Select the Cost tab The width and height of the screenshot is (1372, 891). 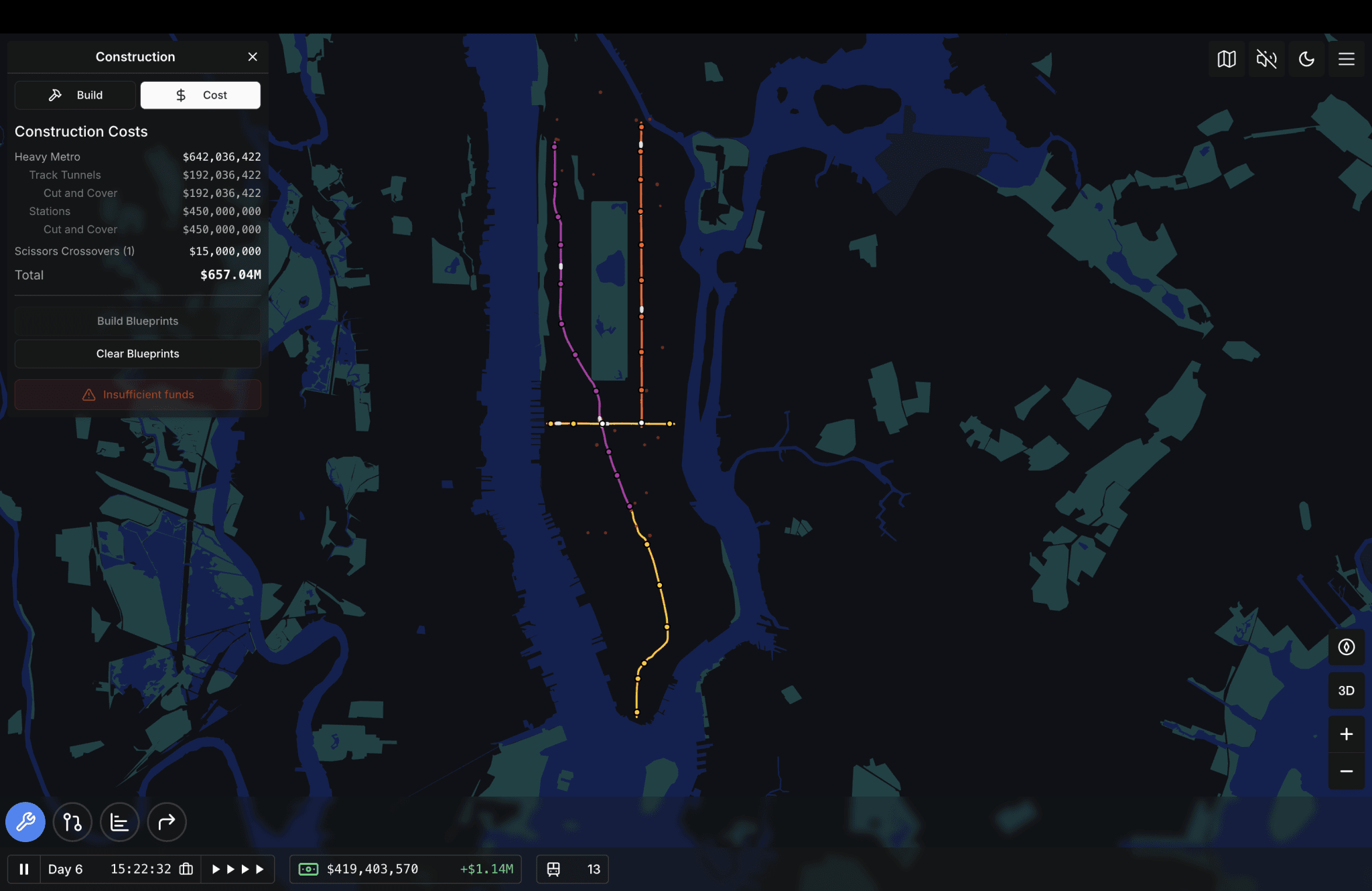200,95
